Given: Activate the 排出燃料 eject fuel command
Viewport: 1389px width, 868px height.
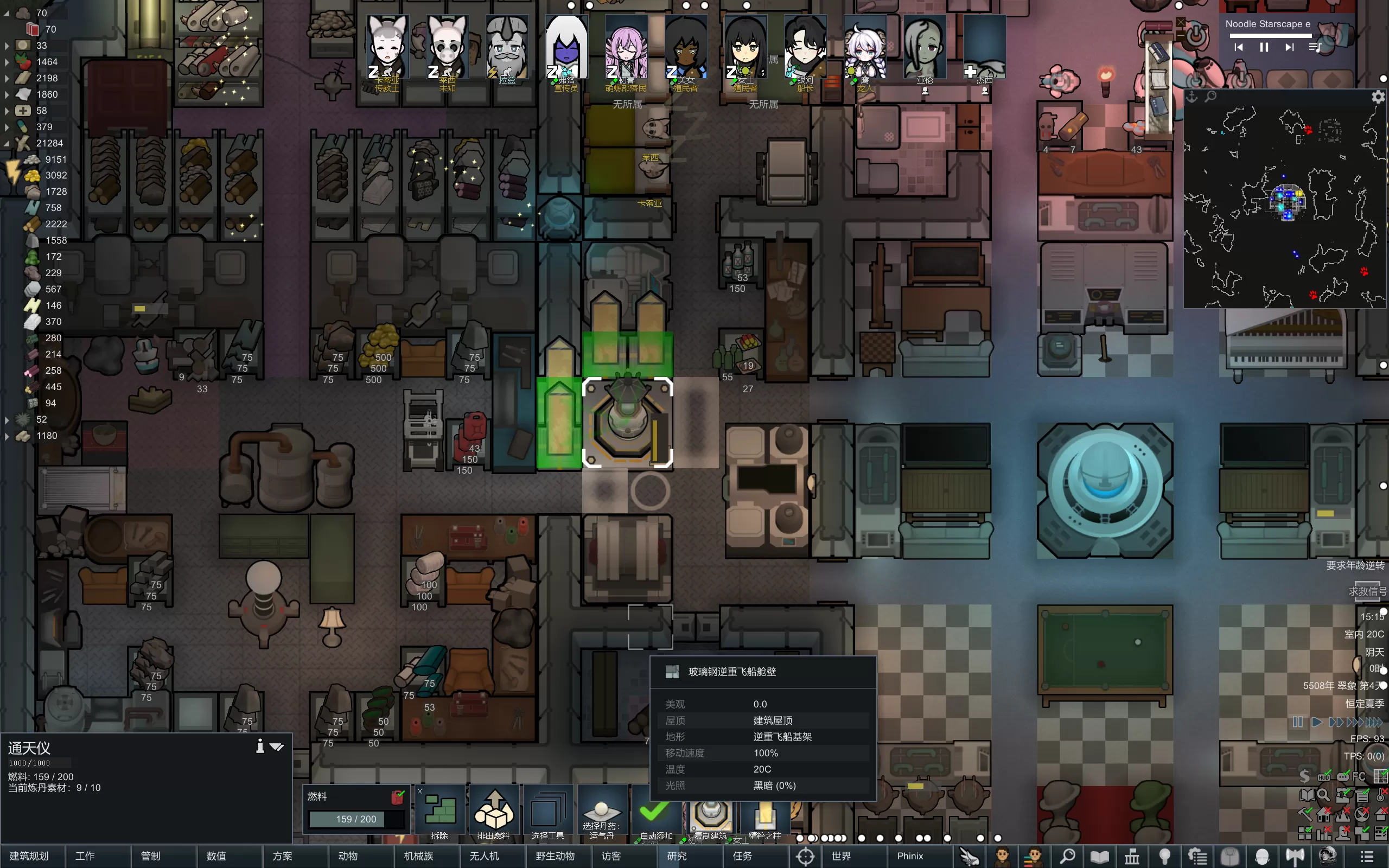Looking at the screenshot, I should point(494,813).
